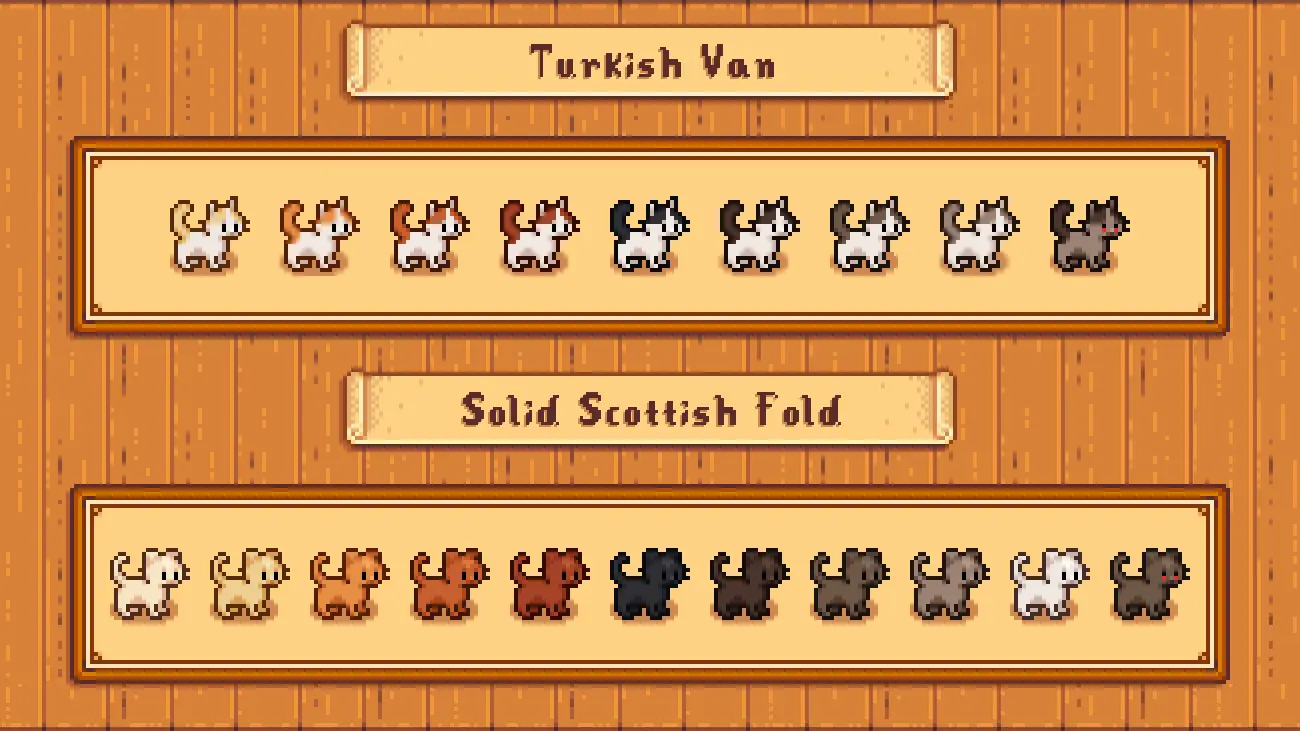Pick the dark reddish-brown Scottish Fold cat
This screenshot has height=731, width=1300.
(549, 583)
